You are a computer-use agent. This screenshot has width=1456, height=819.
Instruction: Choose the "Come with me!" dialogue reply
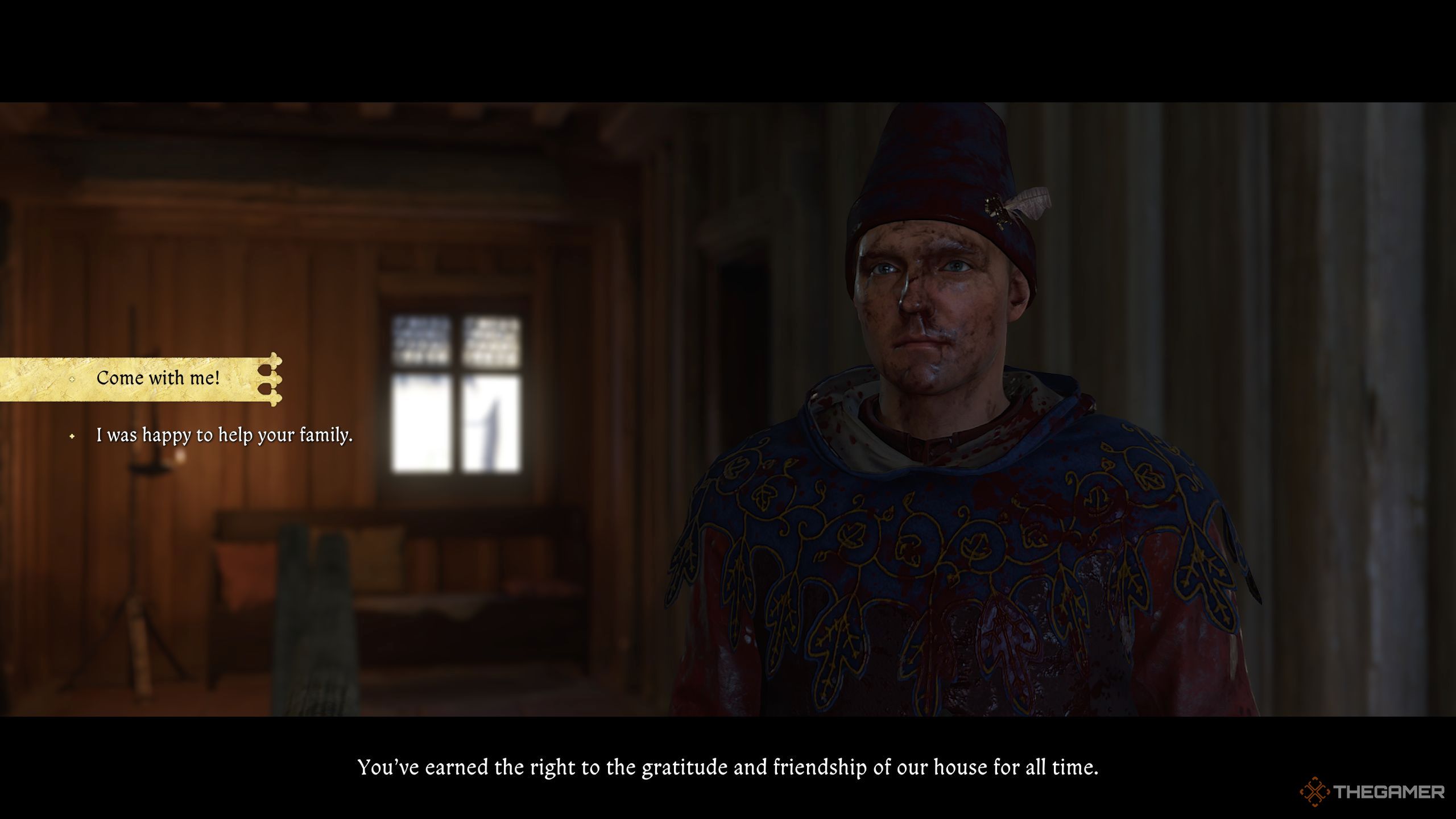[158, 378]
